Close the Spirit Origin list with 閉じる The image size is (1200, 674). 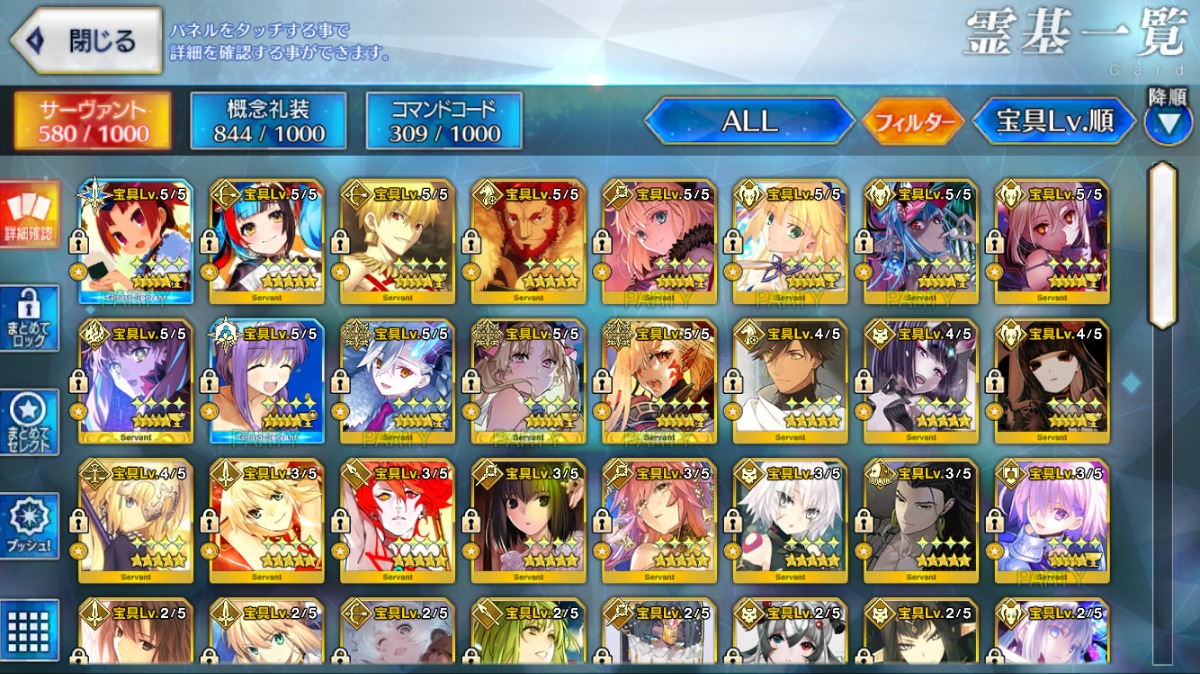(x=86, y=41)
